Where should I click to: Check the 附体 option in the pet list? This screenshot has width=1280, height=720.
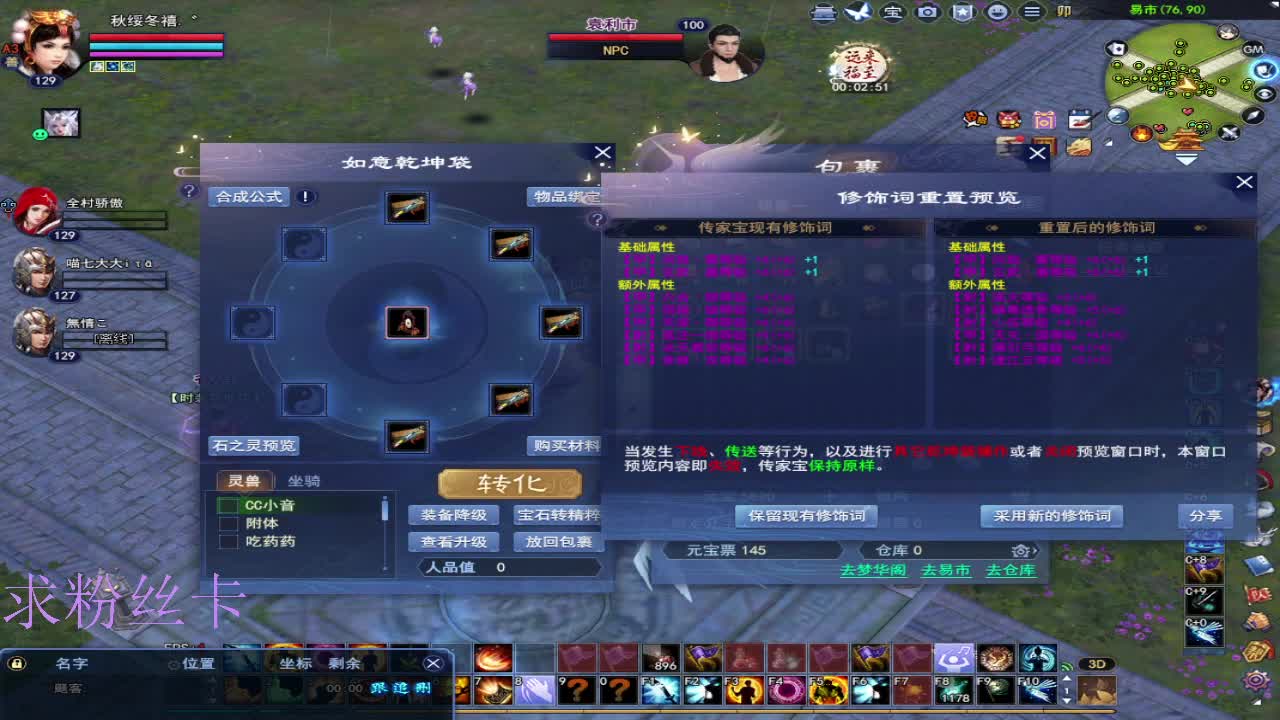(228, 522)
